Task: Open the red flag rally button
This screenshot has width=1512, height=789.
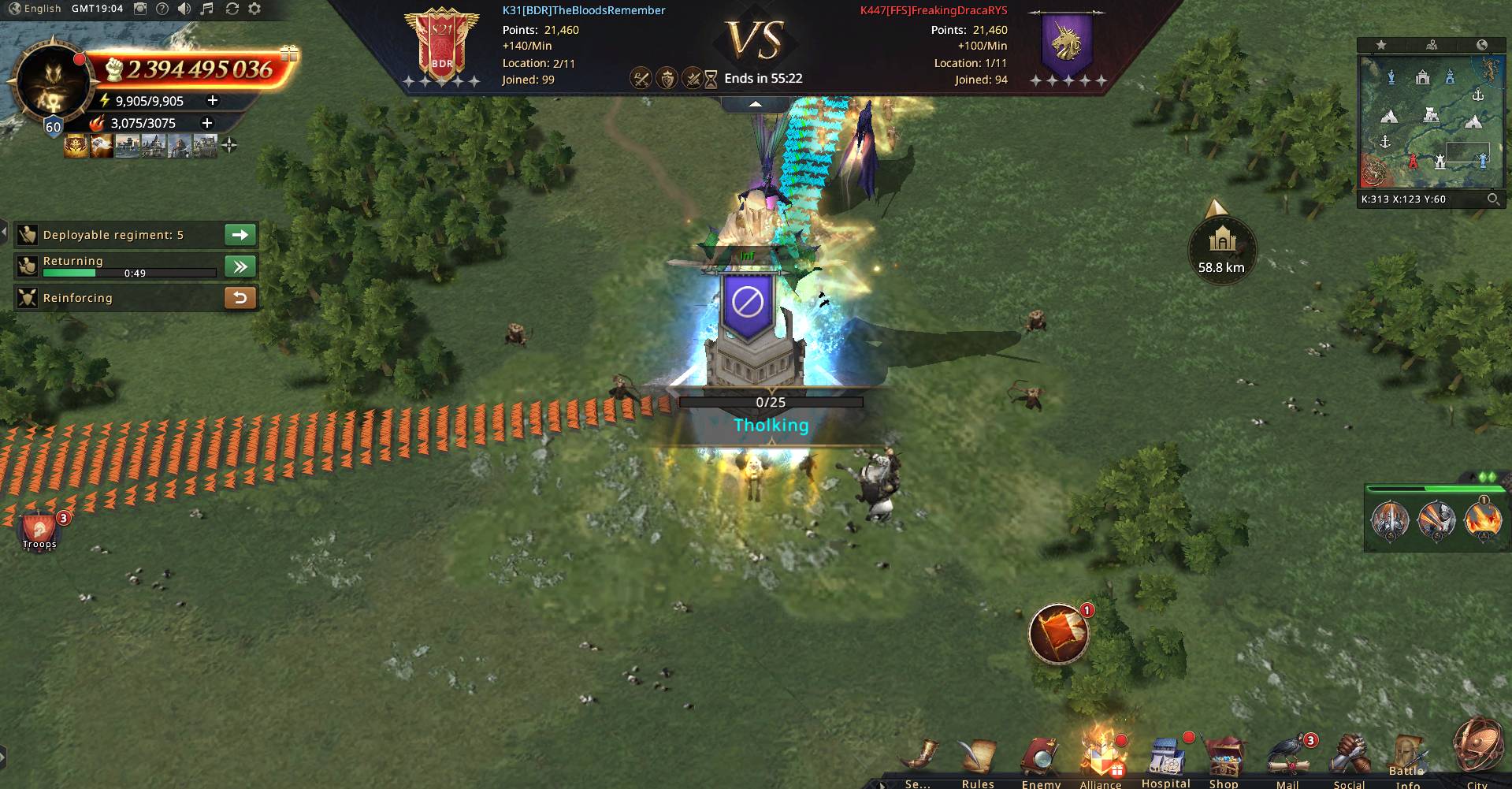Action: click(x=1059, y=634)
